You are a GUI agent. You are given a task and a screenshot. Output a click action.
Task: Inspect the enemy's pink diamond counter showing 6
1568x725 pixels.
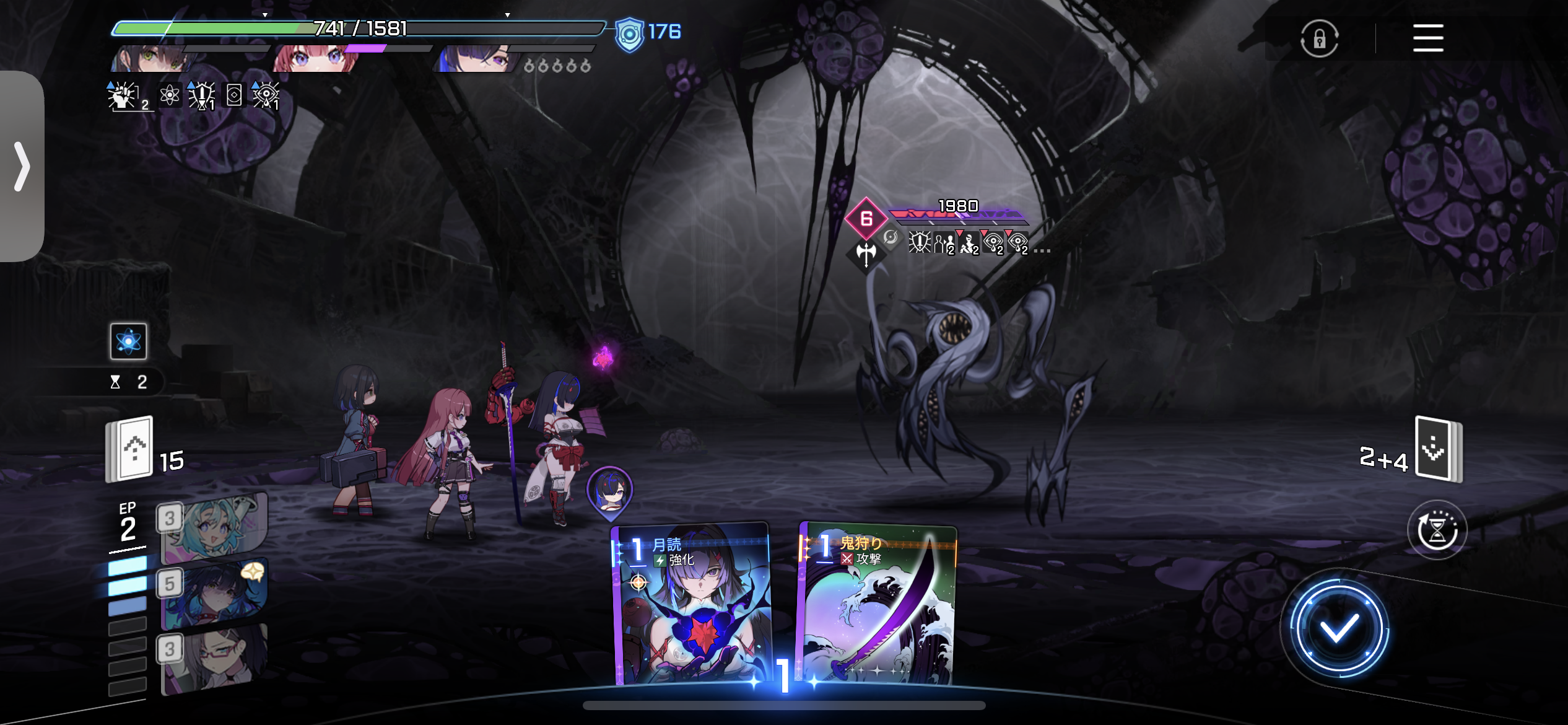(866, 218)
